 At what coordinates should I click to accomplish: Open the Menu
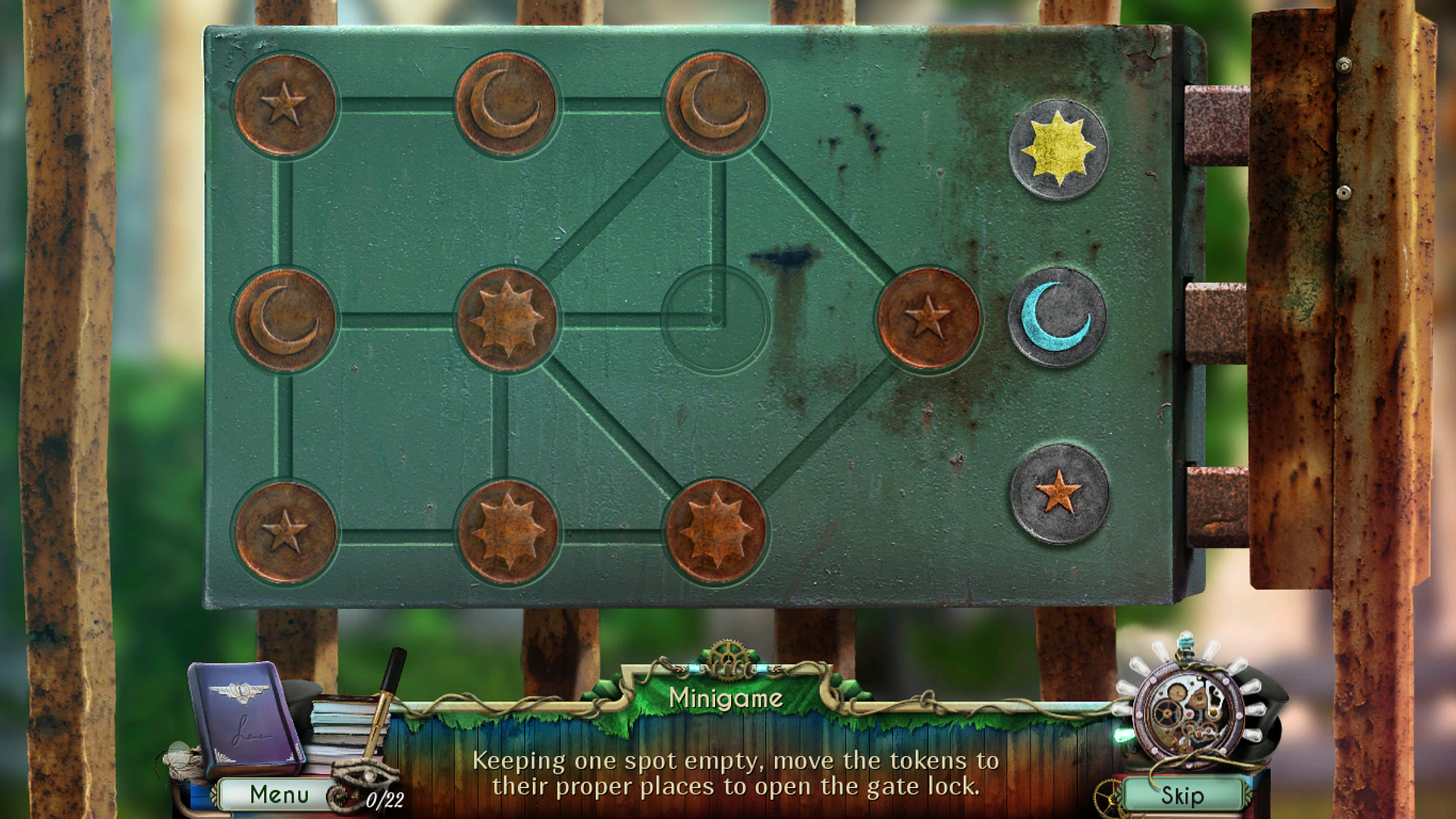[x=278, y=794]
